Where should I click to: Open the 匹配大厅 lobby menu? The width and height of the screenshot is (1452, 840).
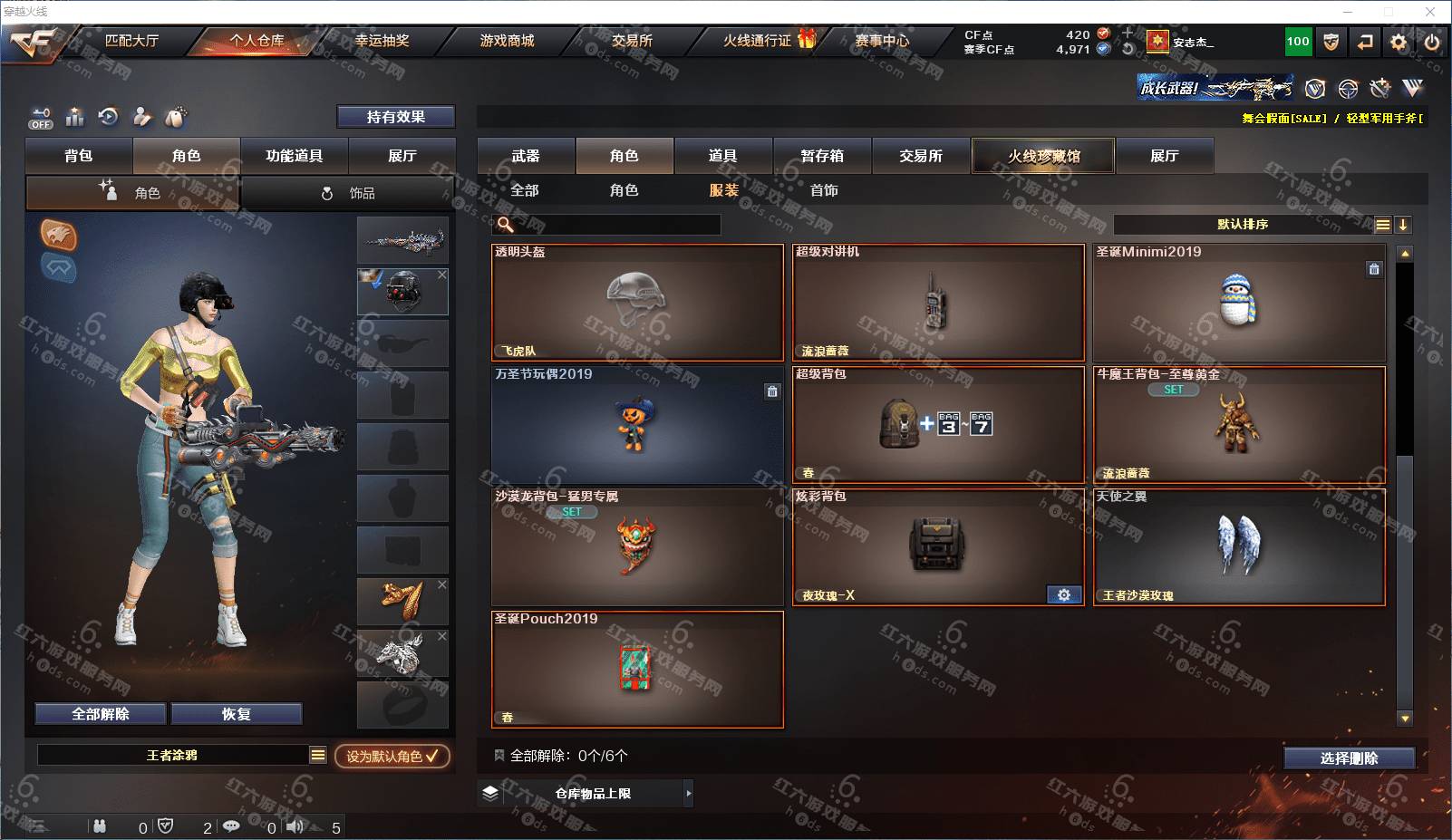tap(131, 41)
